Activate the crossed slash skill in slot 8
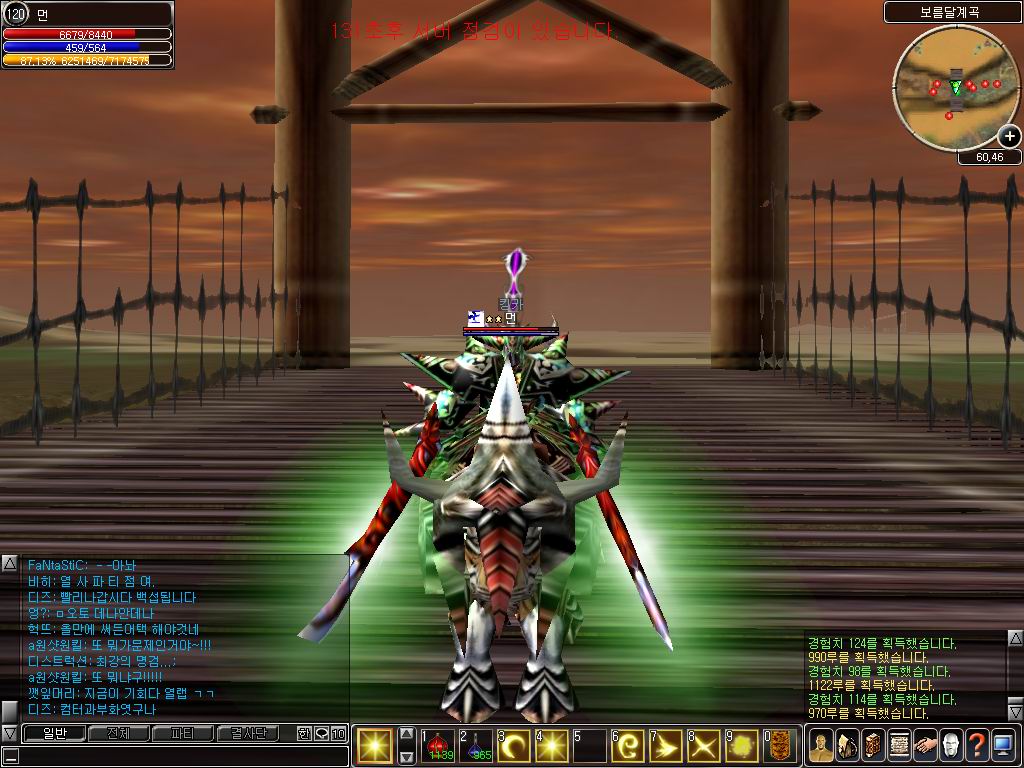The image size is (1024, 768). click(x=704, y=746)
